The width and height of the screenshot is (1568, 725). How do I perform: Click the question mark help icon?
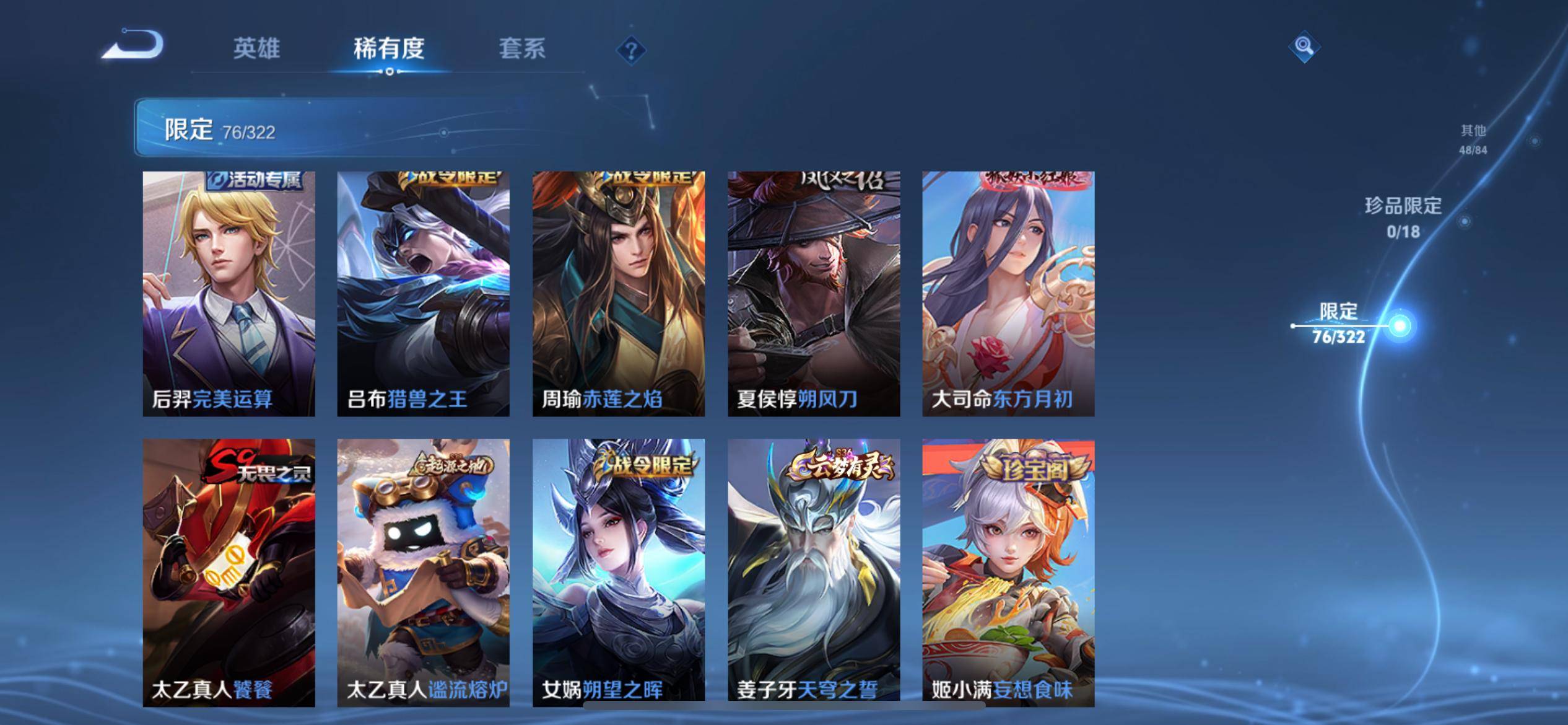pyautogui.click(x=631, y=50)
